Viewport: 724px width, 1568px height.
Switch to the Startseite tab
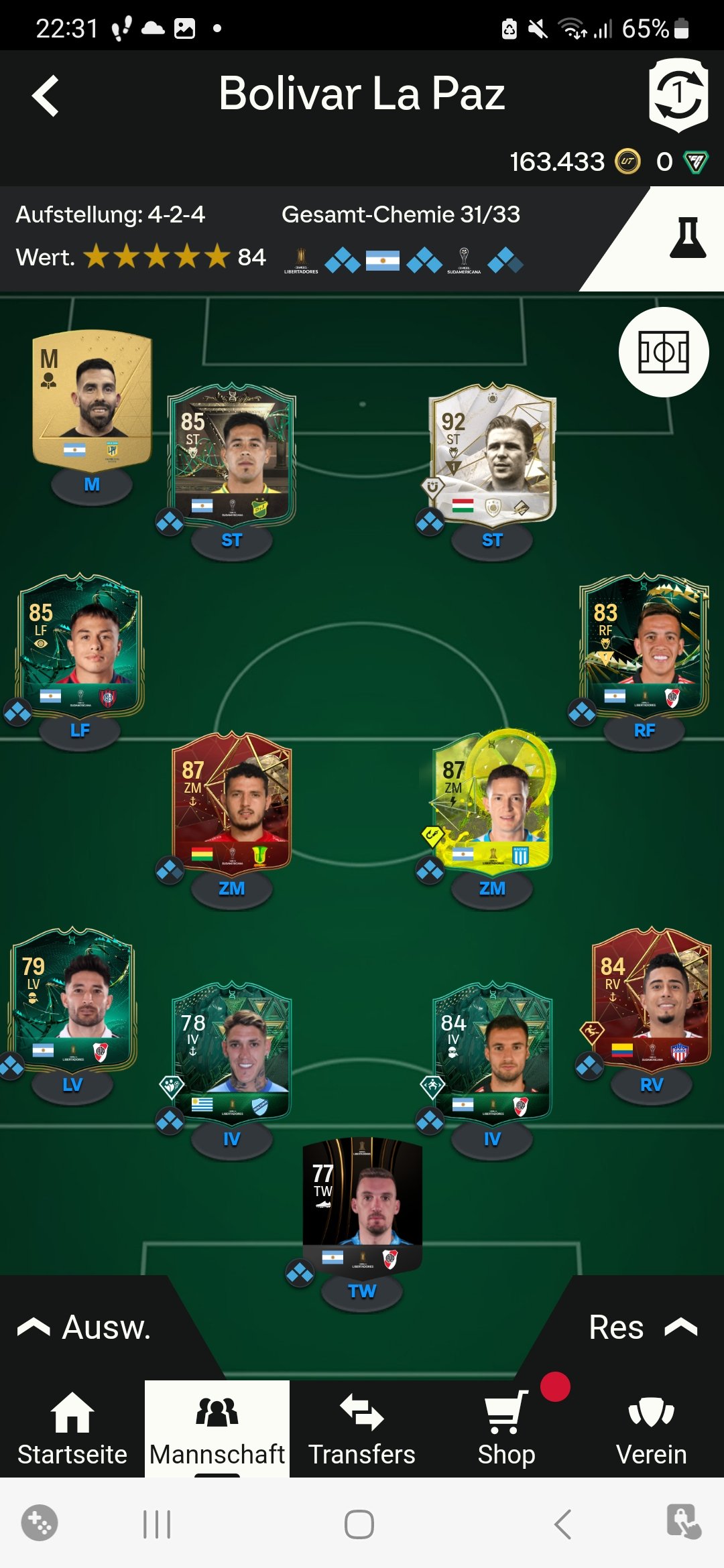pos(72,1429)
